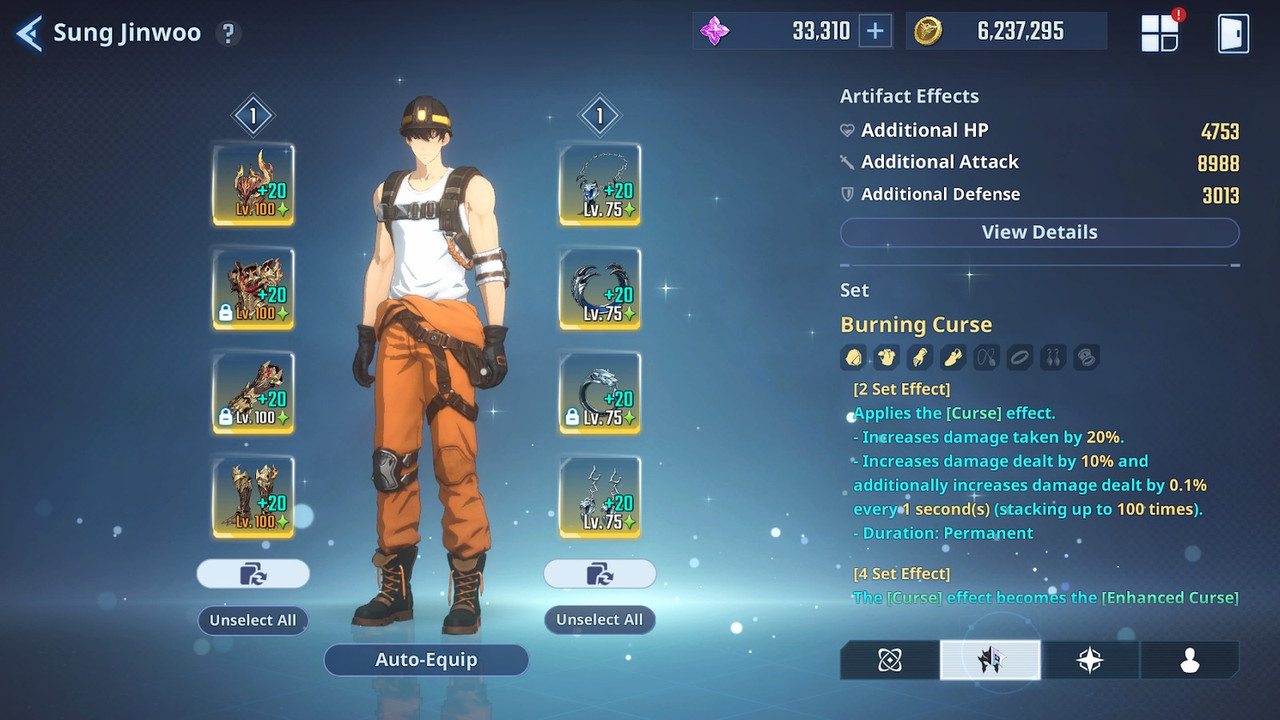Select the locked gloves artifact slot
Viewport: 1280px width, 720px height.
pos(253,393)
